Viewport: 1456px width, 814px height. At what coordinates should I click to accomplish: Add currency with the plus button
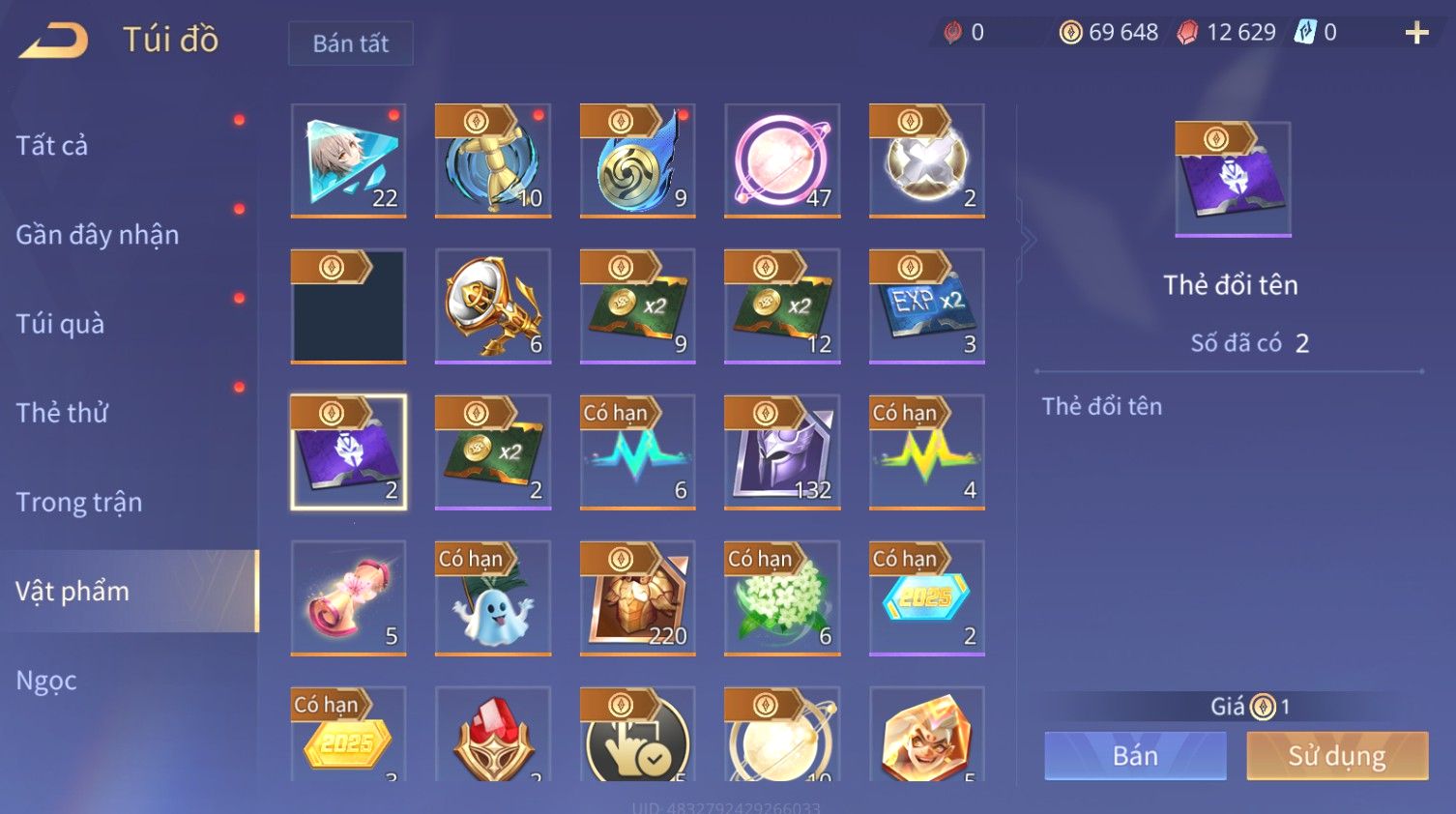1416,33
